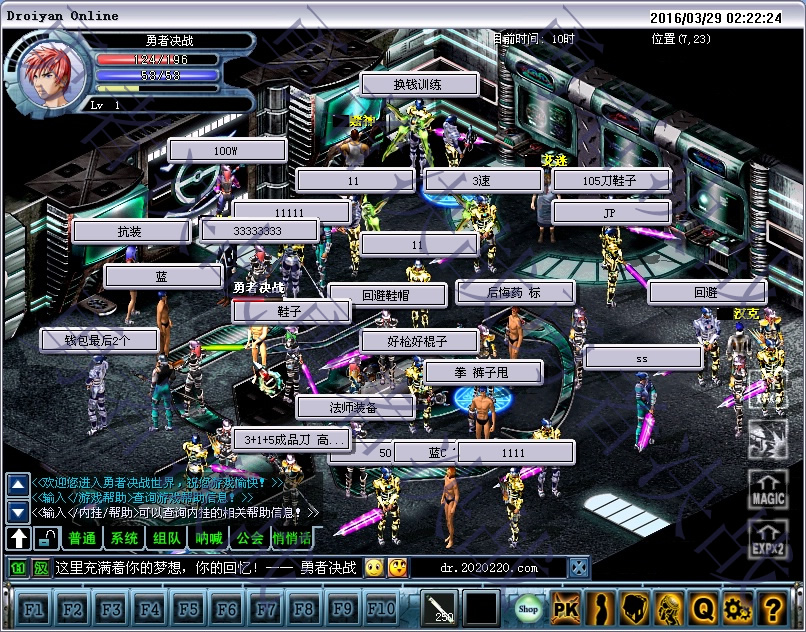Viewport: 806px width, 632px height.
Task: Open the 组队 team chat tab
Action: pyautogui.click(x=167, y=539)
